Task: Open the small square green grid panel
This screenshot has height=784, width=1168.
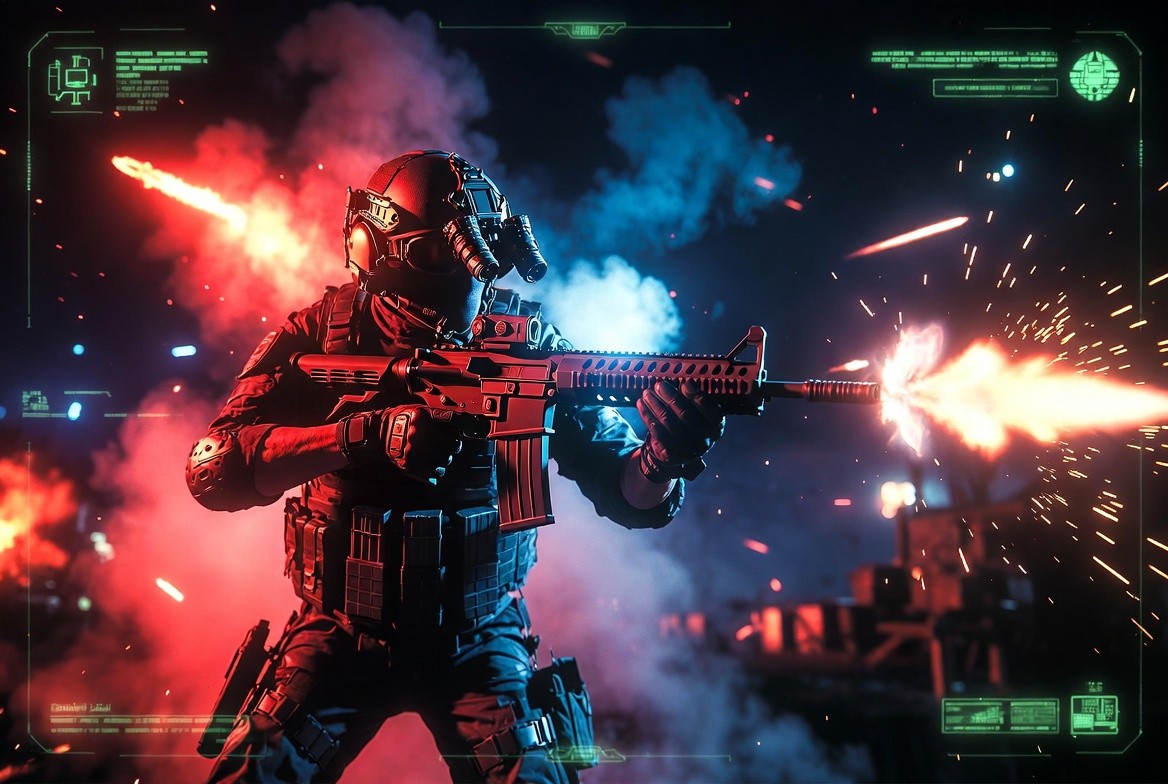Action: pyautogui.click(x=1094, y=714)
